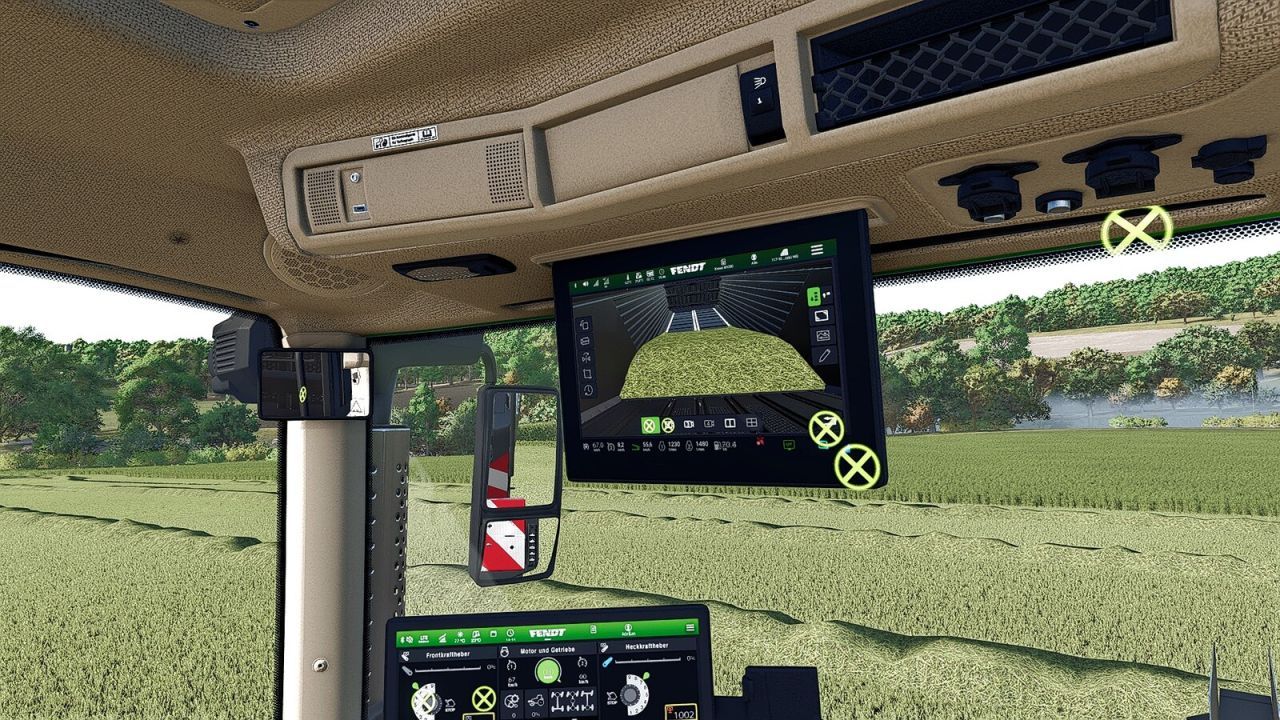Screen dimensions: 1280x720
Task: Toggle the highlighted green camera view button
Action: [x=814, y=297]
